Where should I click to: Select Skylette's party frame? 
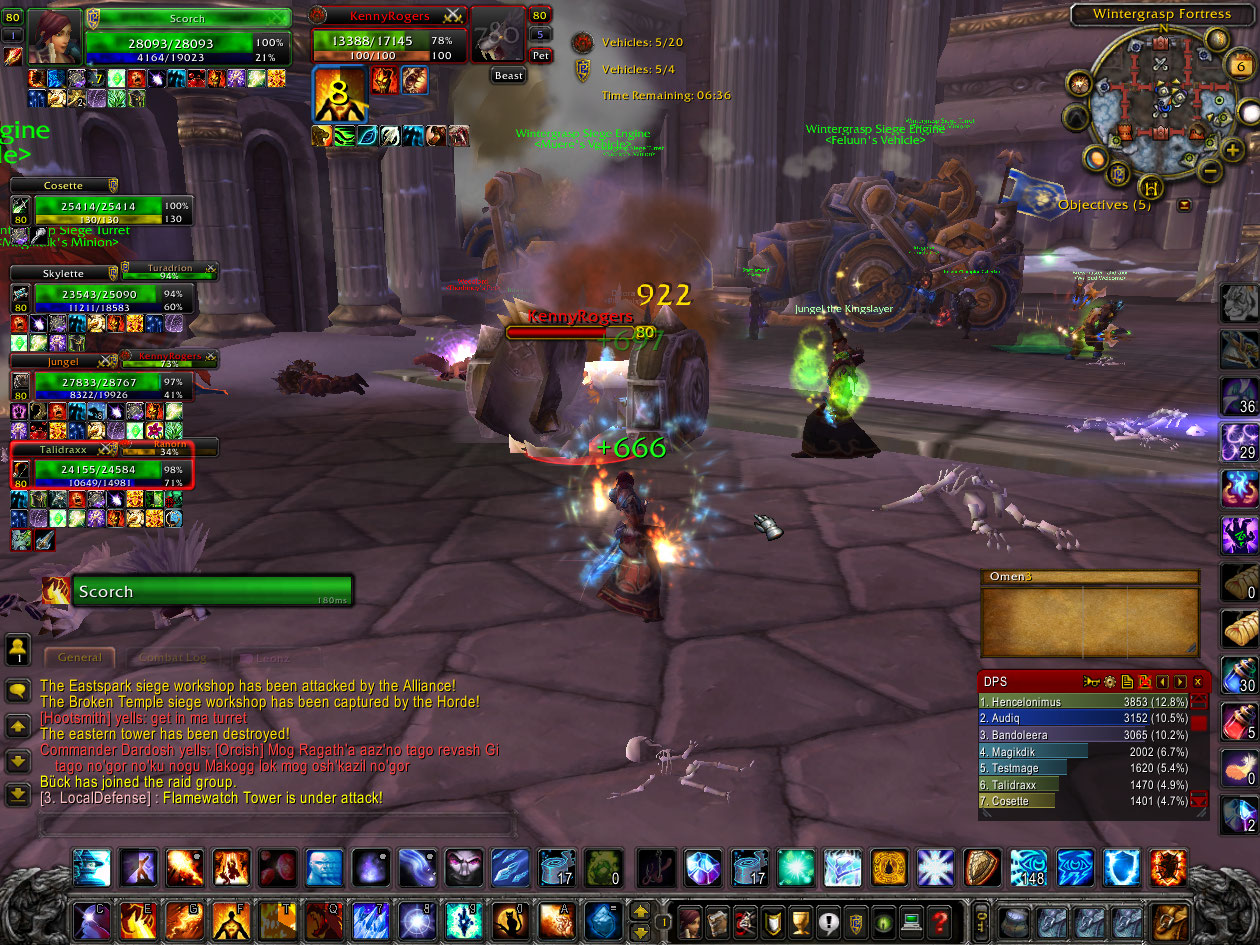[x=100, y=296]
